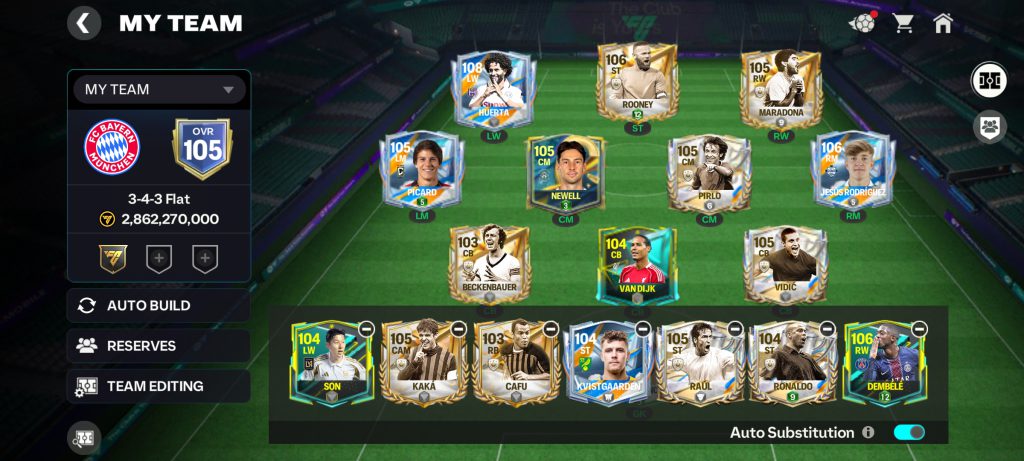Show the formation pitch view
The image size is (1024, 461).
[x=989, y=80]
